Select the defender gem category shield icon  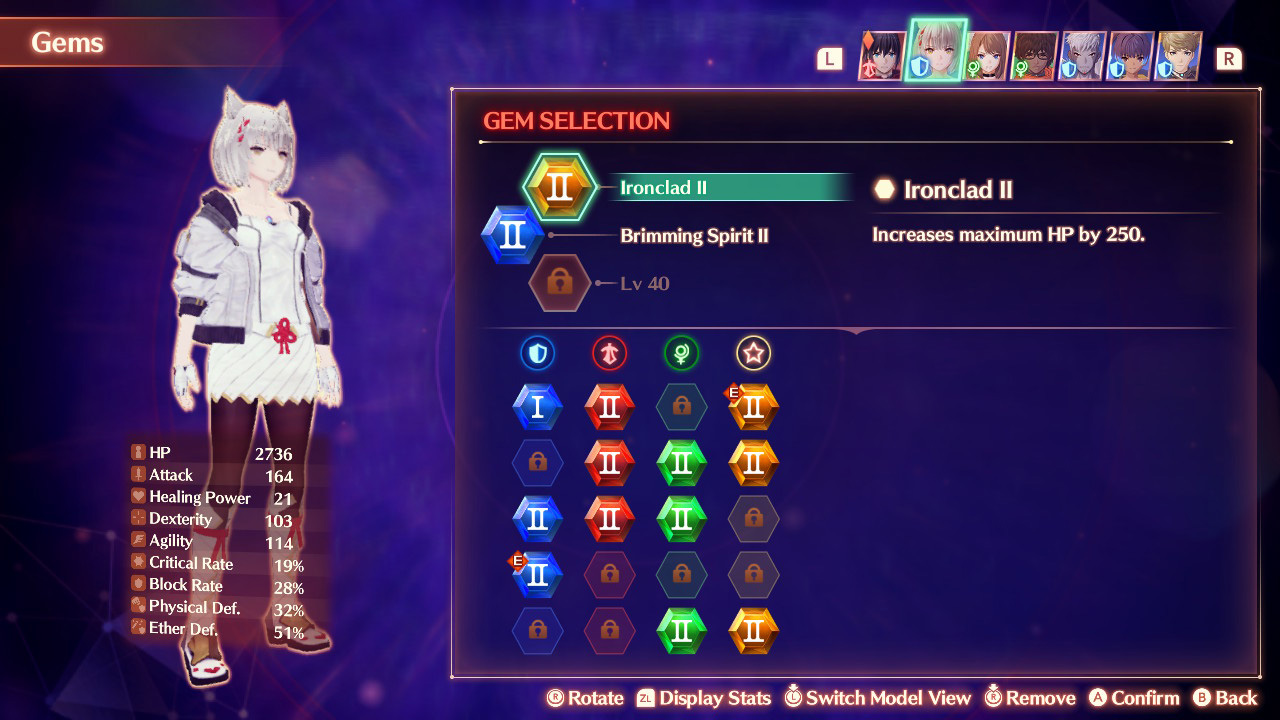pos(538,353)
